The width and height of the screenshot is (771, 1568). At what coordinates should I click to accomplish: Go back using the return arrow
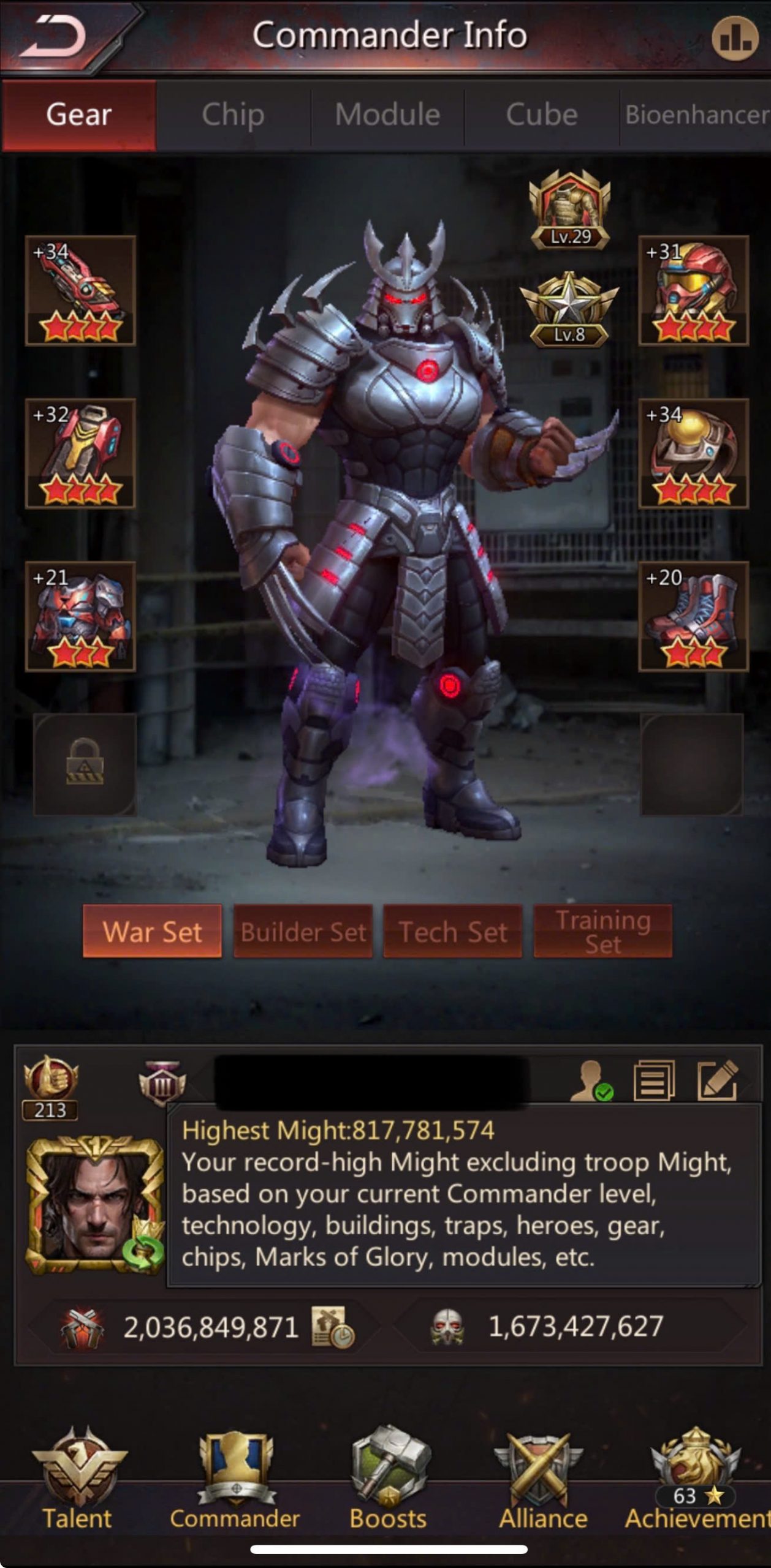(54, 36)
